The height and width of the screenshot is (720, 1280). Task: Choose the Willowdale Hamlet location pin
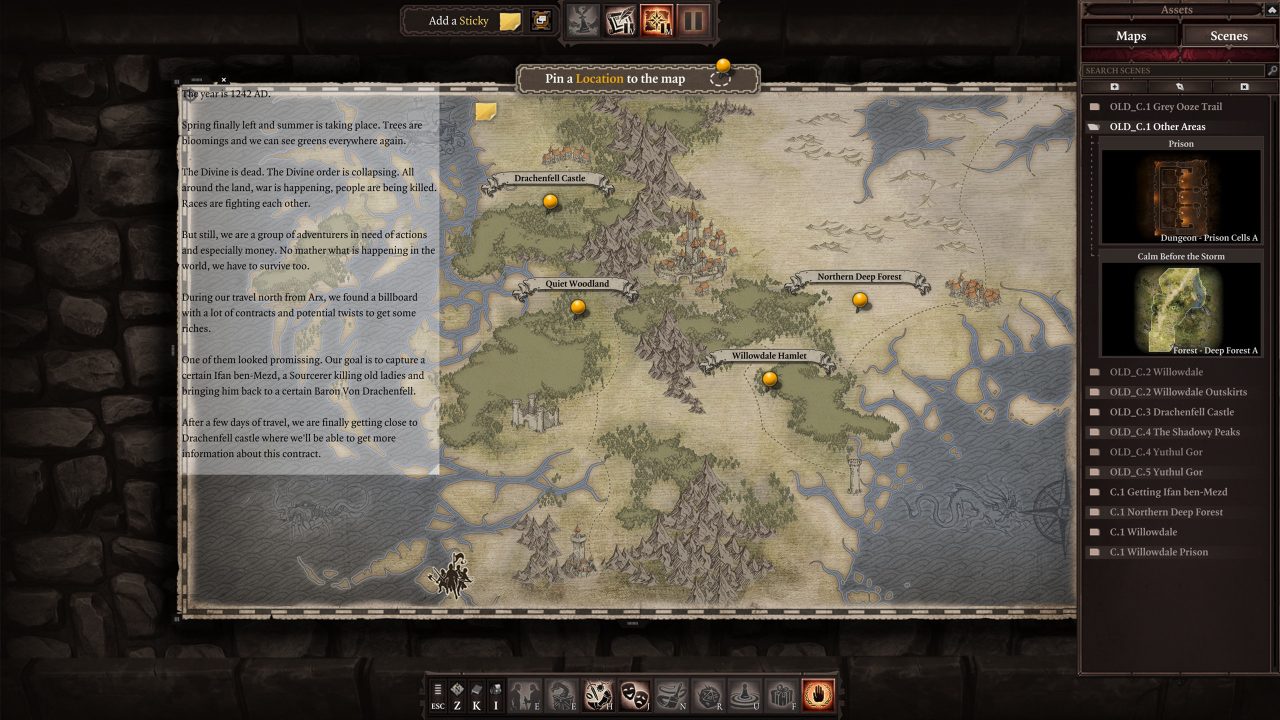pos(769,379)
